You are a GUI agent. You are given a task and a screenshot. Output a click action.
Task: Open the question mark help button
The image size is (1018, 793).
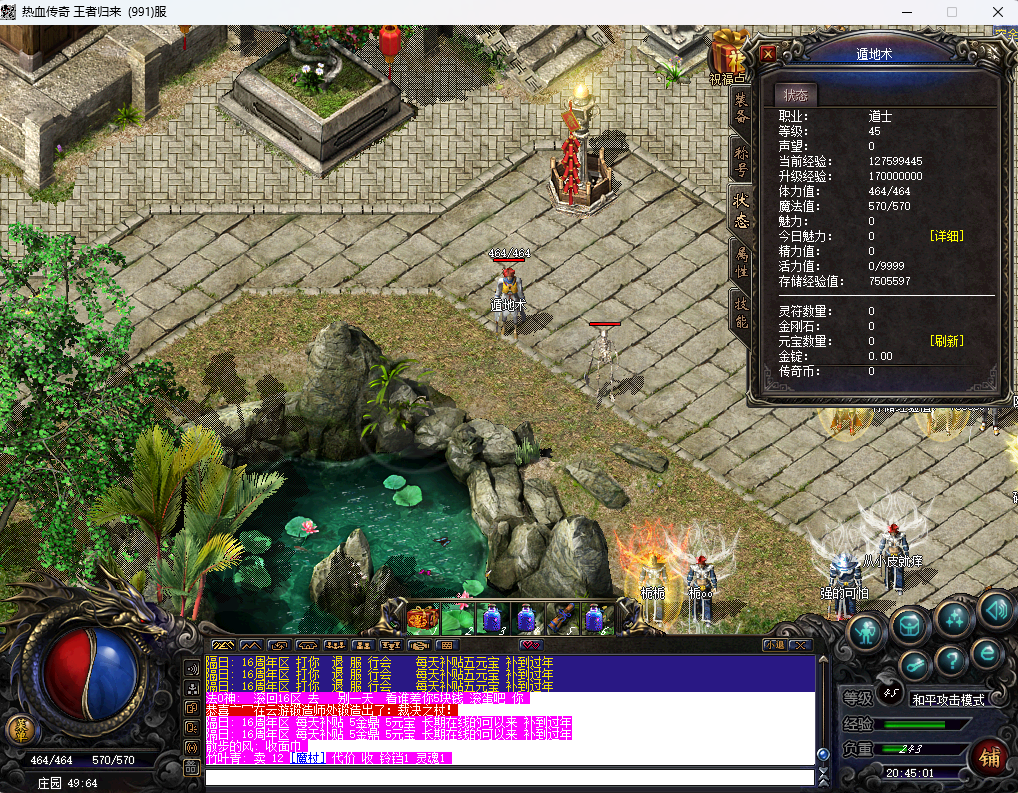coord(949,659)
